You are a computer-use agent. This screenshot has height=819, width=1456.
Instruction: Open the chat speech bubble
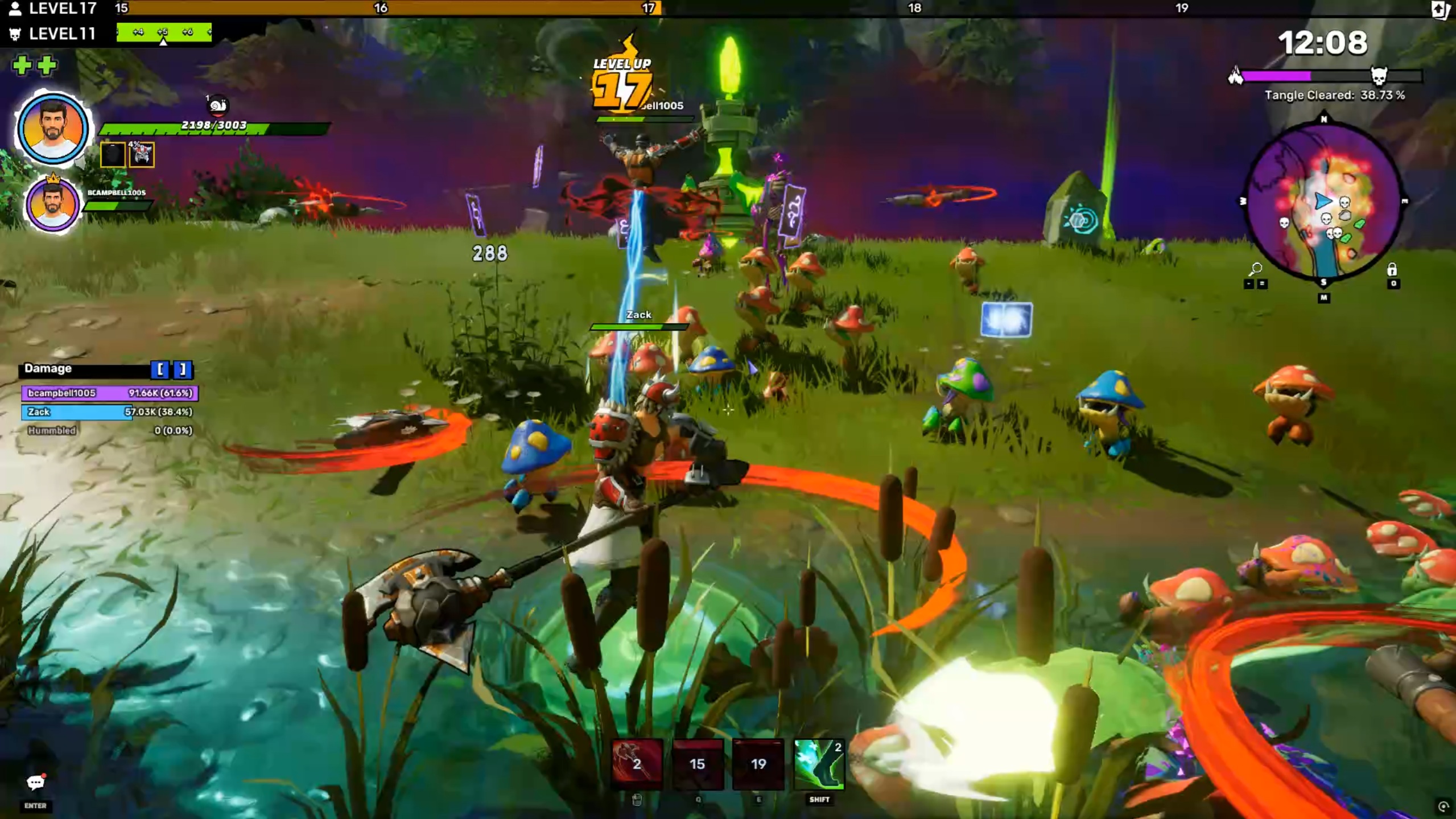[x=35, y=783]
